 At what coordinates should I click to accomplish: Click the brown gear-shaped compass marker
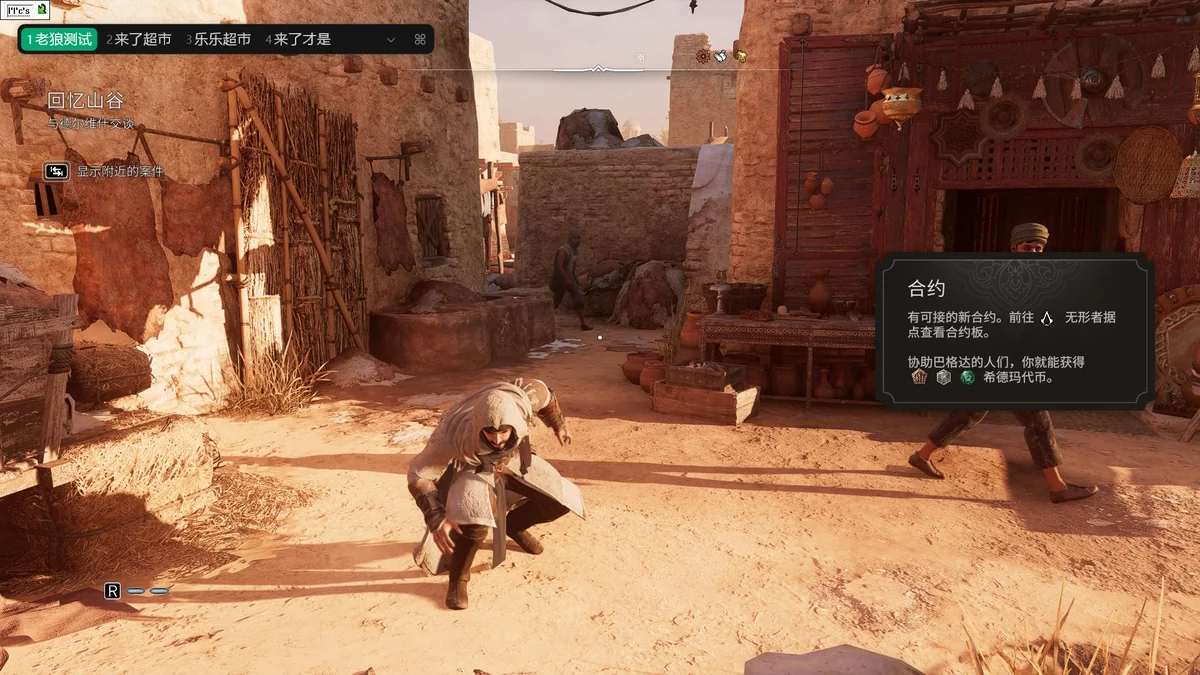[x=703, y=56]
